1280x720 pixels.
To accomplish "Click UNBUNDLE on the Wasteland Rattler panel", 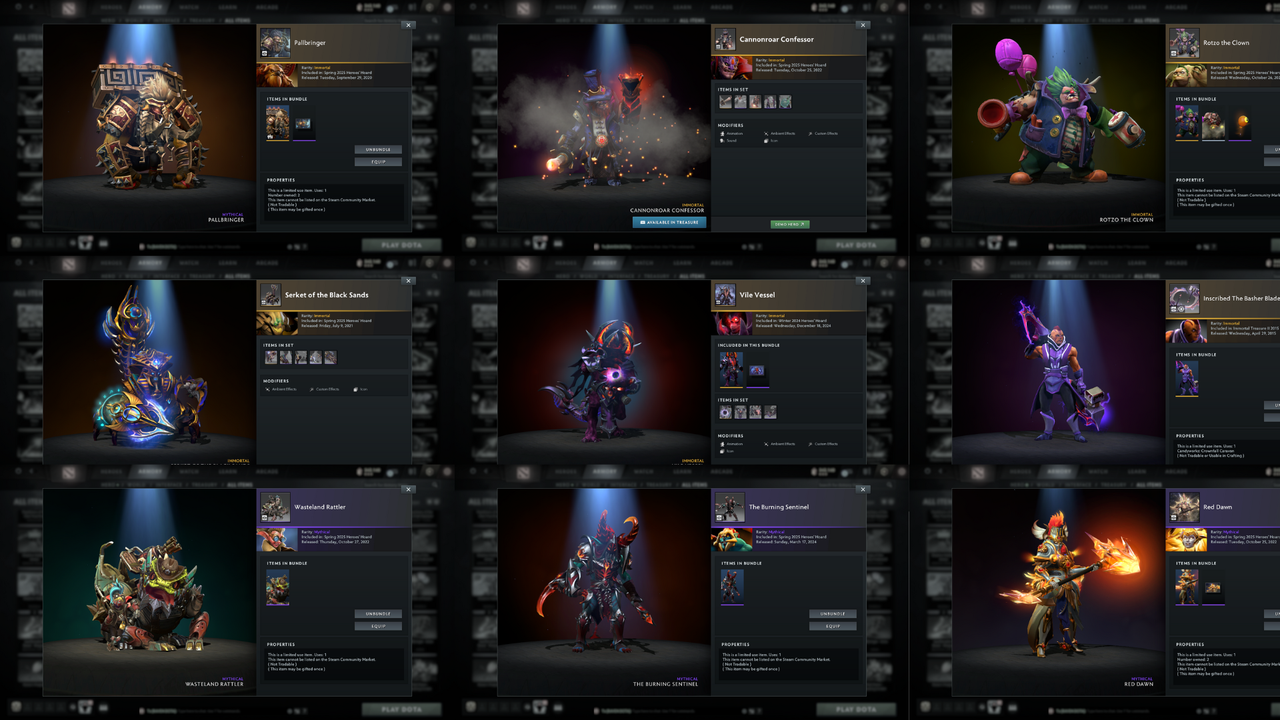I will pos(378,614).
